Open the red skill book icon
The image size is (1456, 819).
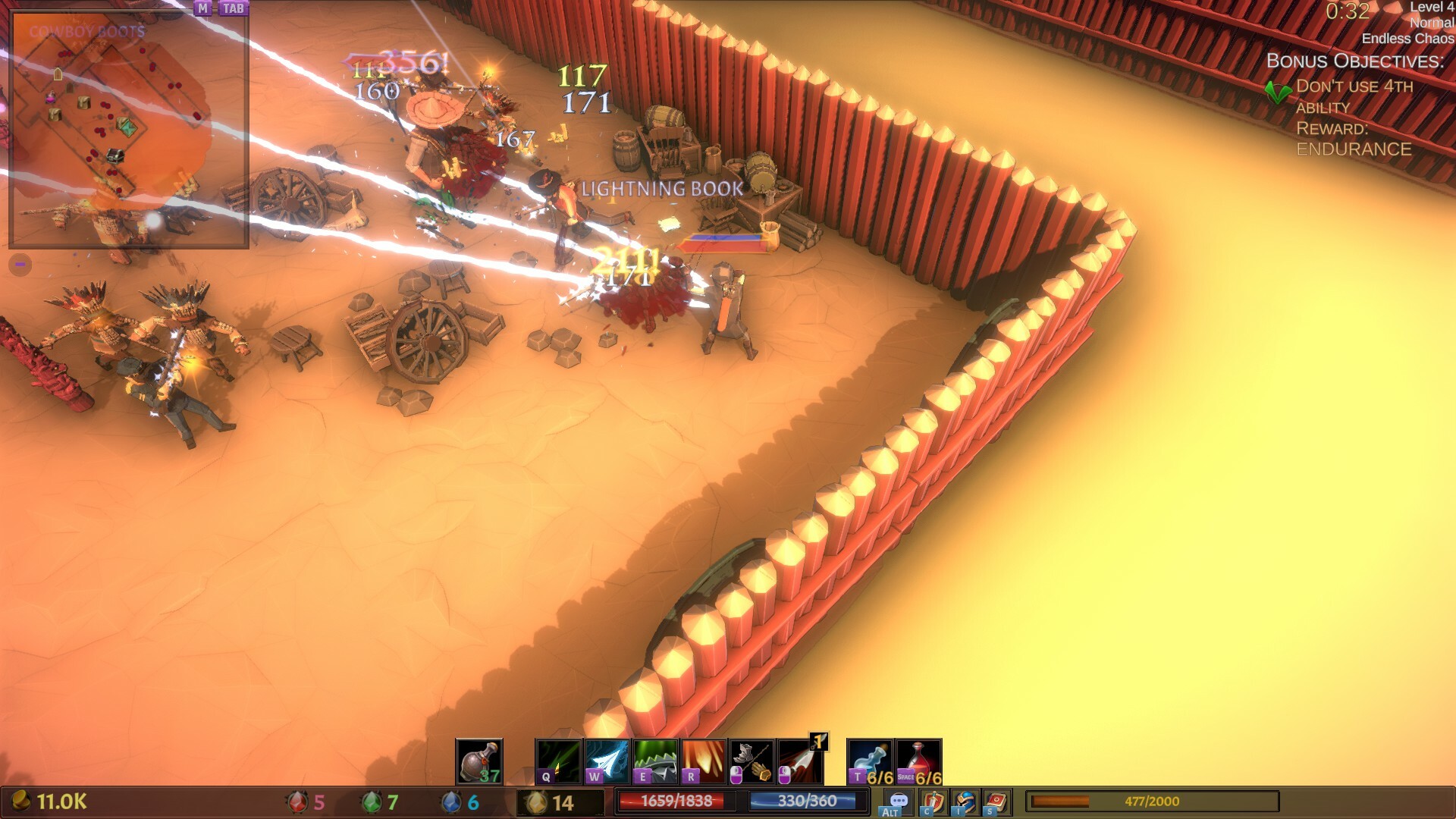997,802
